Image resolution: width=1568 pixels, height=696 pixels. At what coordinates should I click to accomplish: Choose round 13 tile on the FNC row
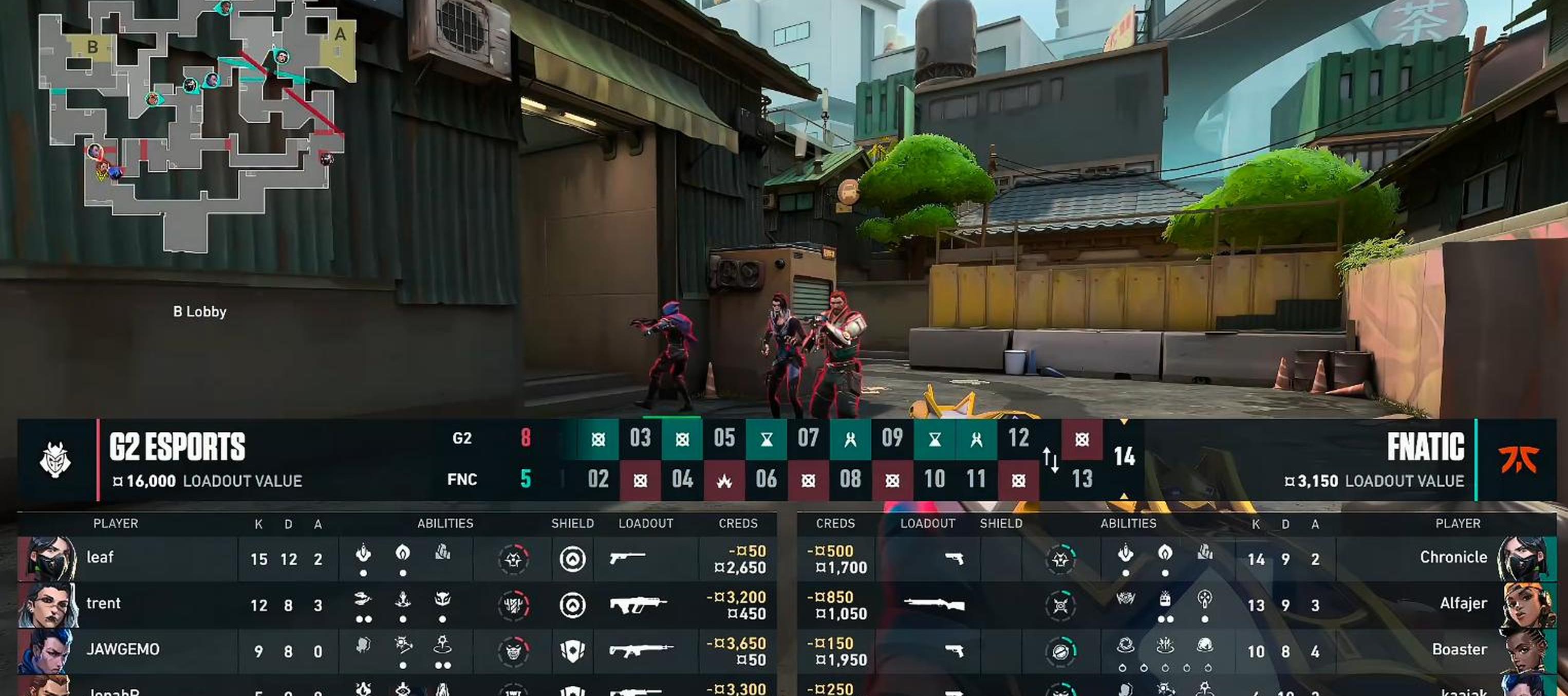(x=1081, y=480)
